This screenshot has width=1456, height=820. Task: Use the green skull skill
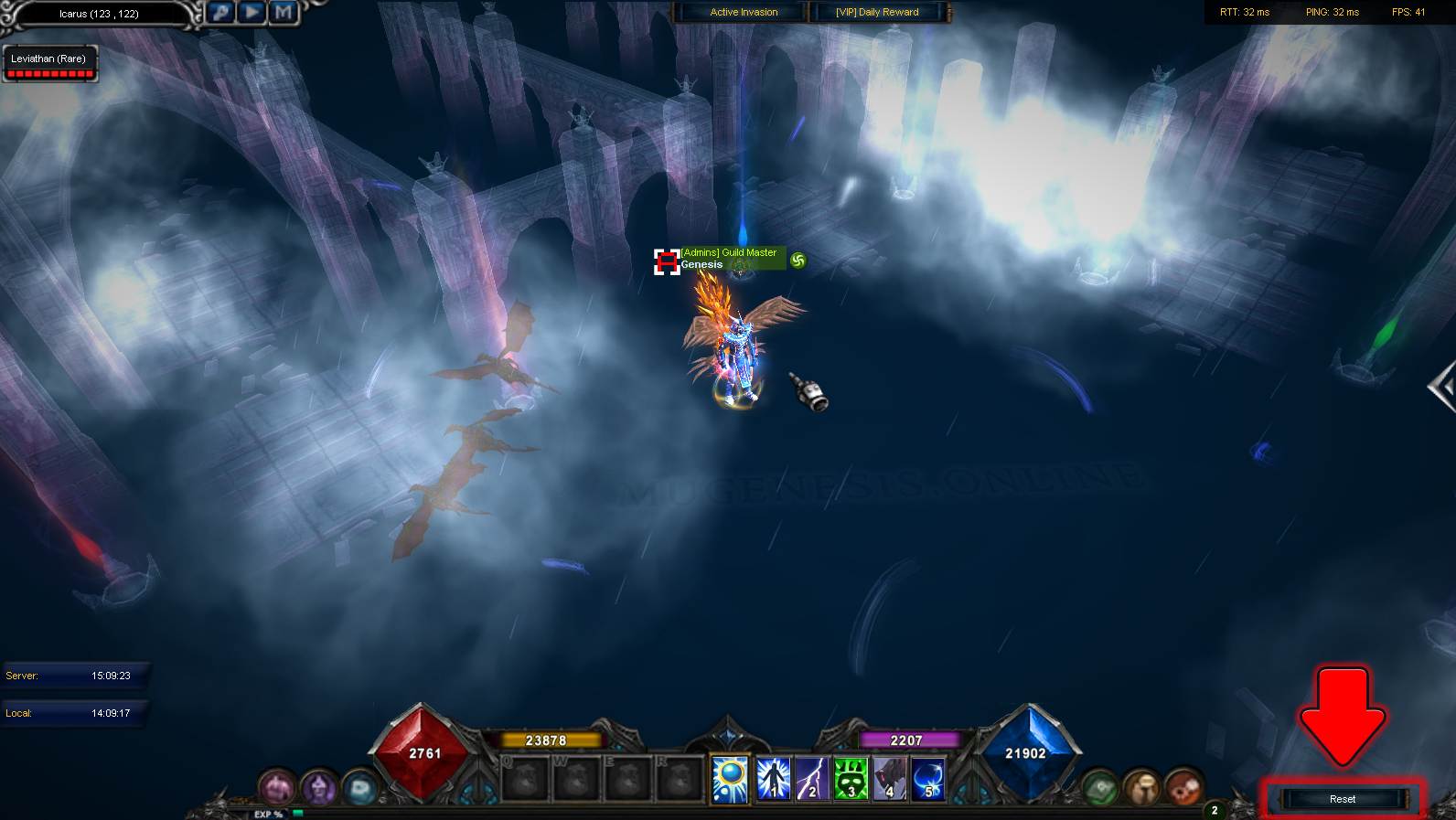851,780
